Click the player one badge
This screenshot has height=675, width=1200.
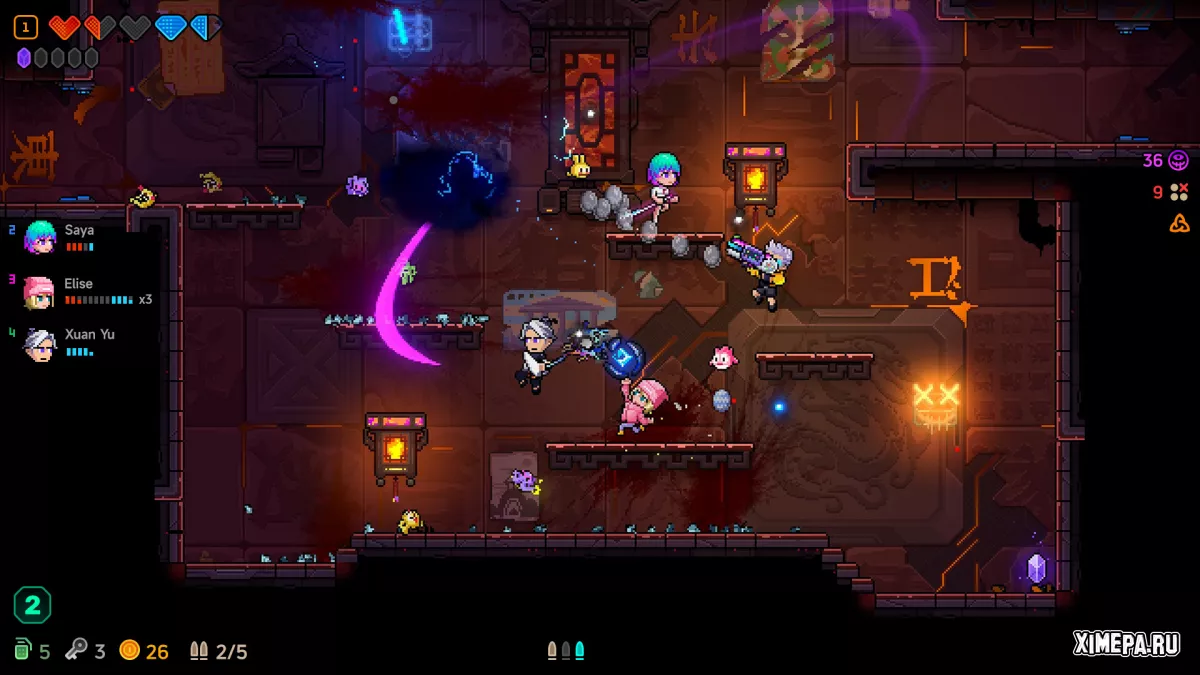[x=26, y=27]
